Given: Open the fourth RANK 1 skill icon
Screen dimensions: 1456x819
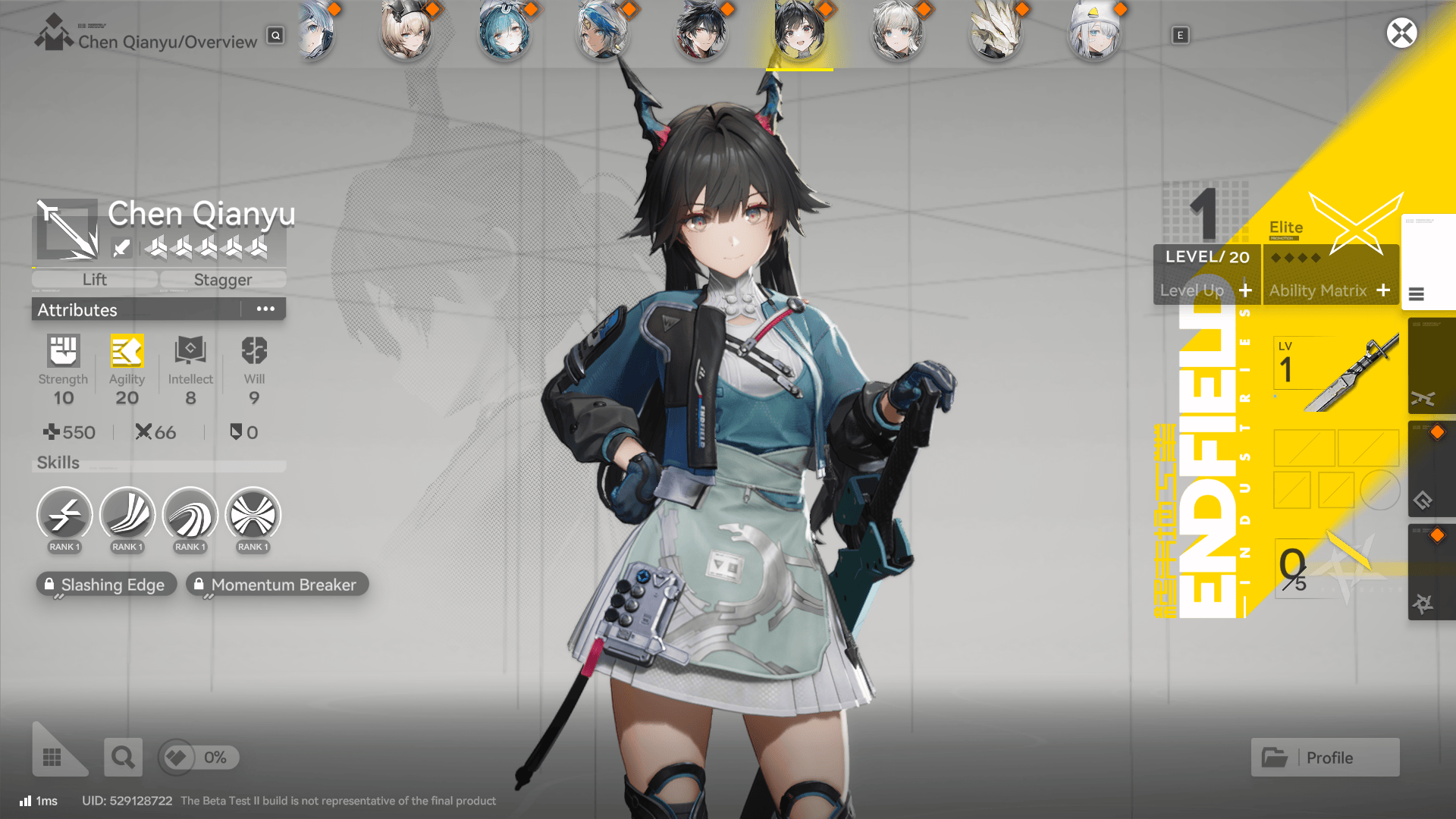Looking at the screenshot, I should [253, 516].
